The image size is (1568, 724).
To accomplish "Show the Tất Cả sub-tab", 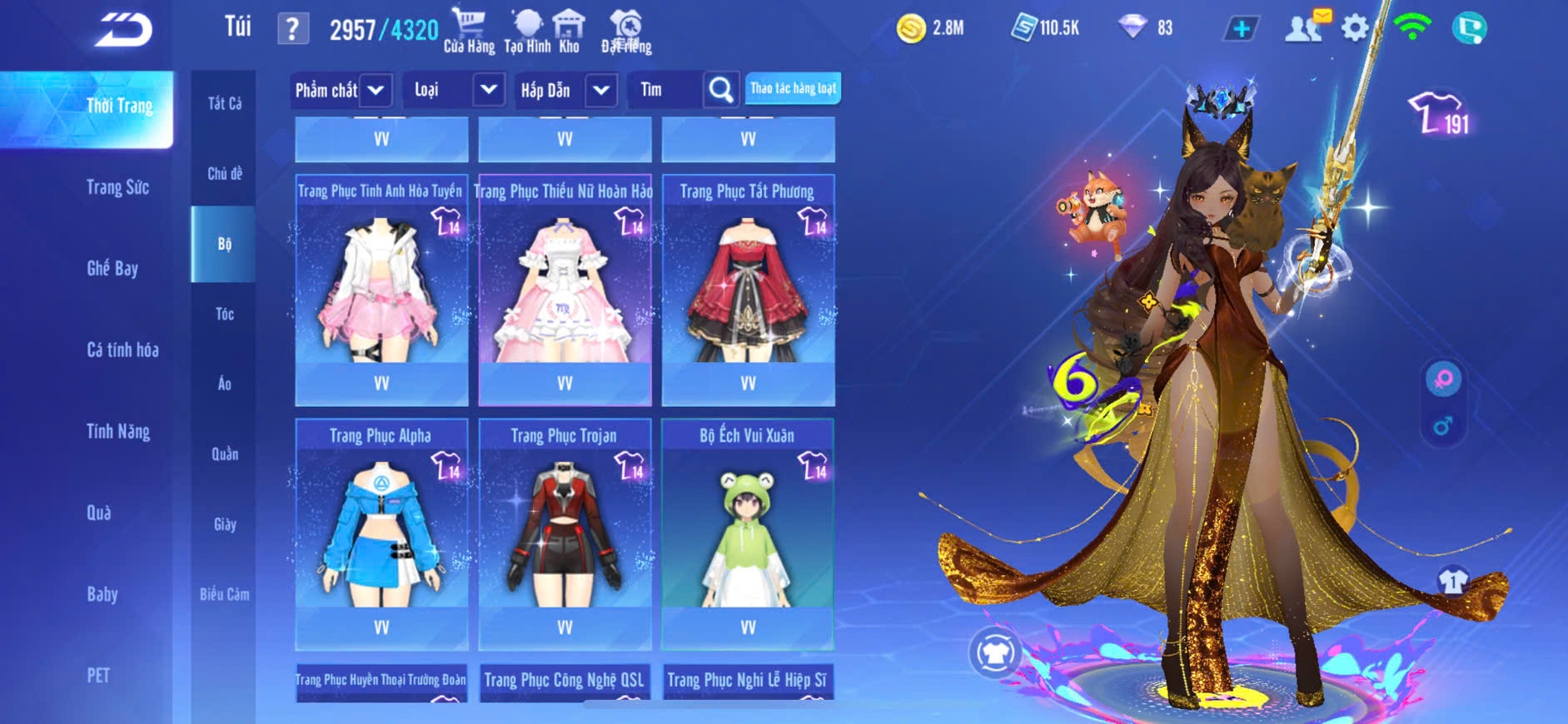I will 224,103.
